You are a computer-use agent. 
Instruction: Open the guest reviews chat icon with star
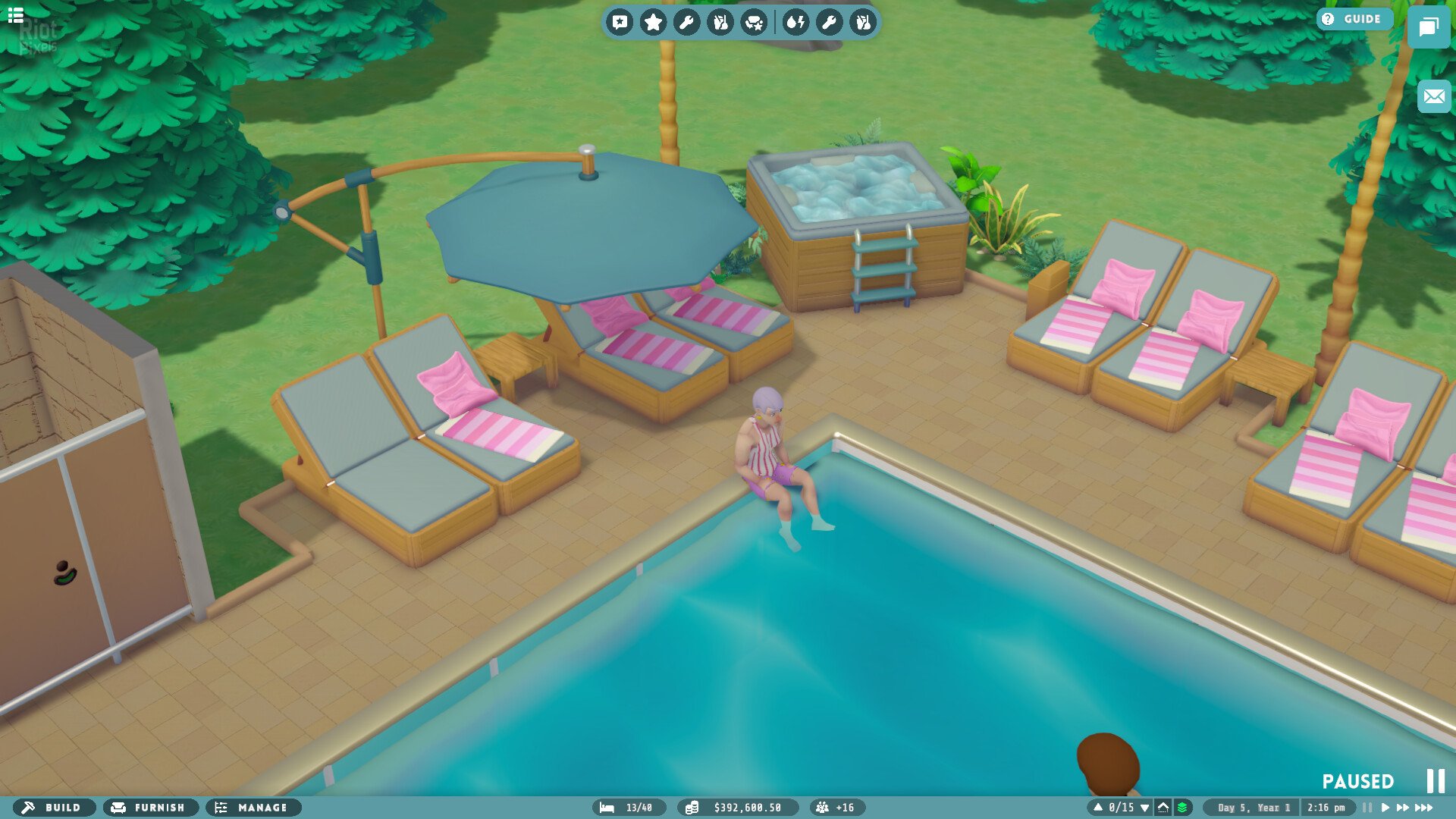755,22
